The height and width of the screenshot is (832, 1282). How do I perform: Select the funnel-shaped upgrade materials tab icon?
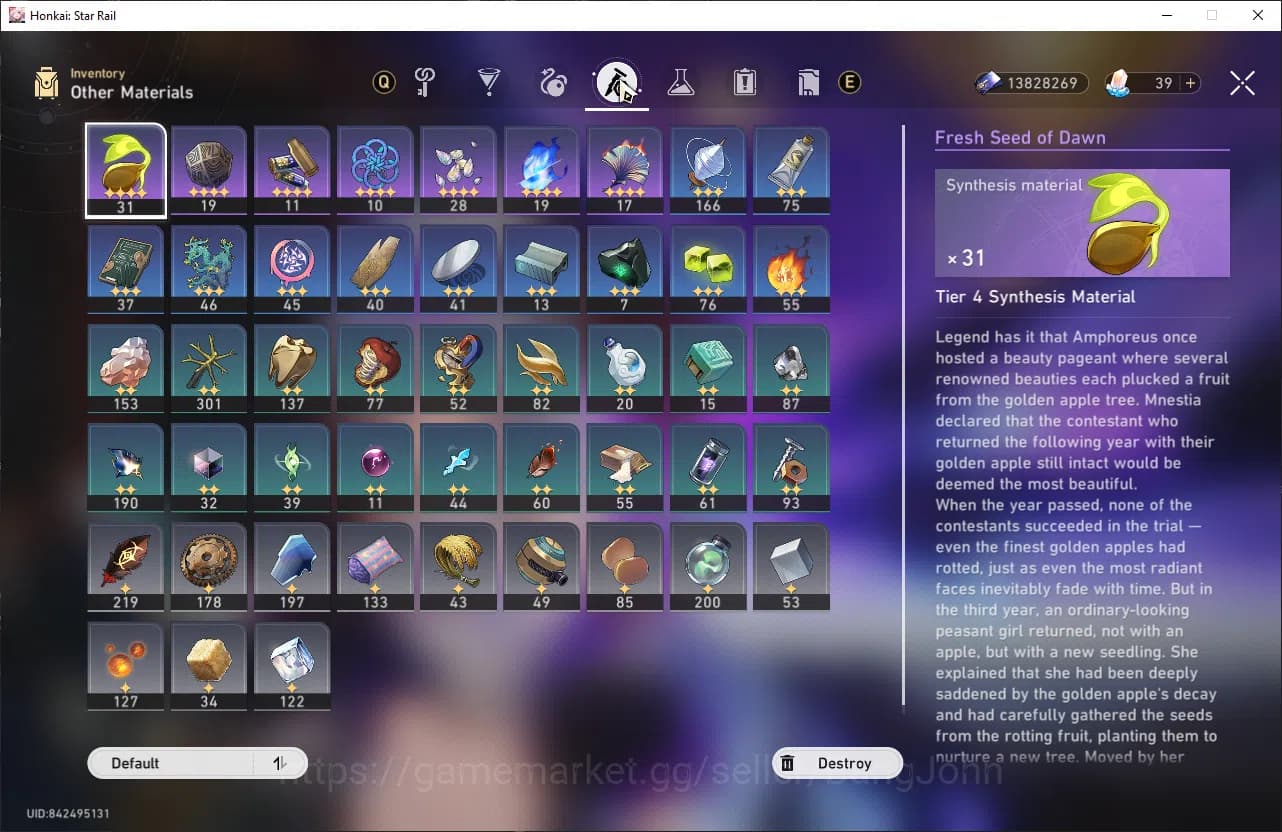click(489, 83)
